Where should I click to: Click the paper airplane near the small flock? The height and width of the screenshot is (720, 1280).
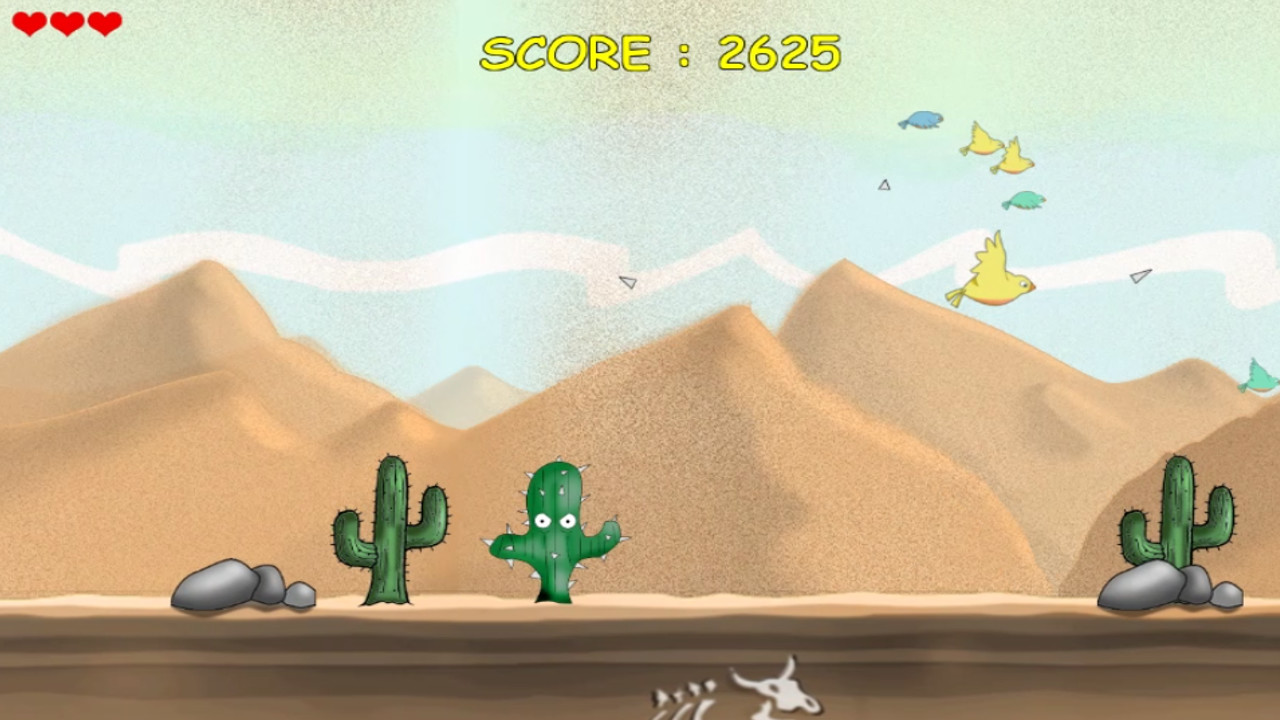(884, 185)
